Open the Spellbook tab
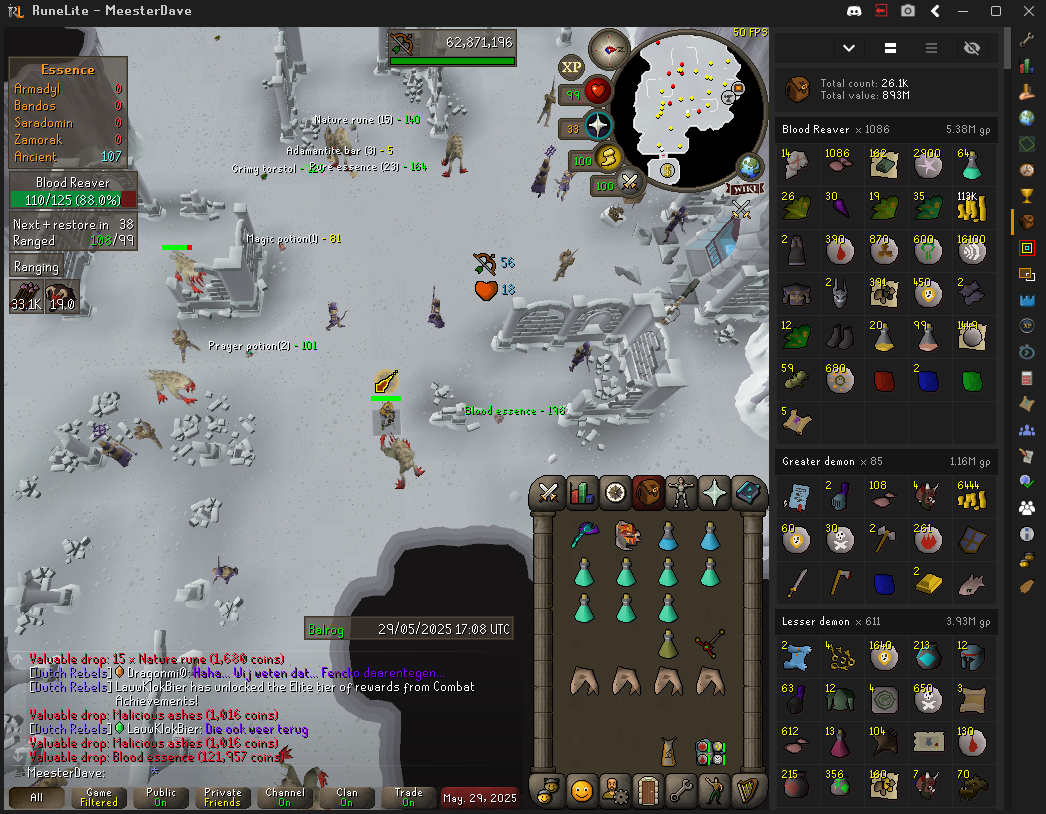This screenshot has height=814, width=1046. pyautogui.click(x=748, y=492)
